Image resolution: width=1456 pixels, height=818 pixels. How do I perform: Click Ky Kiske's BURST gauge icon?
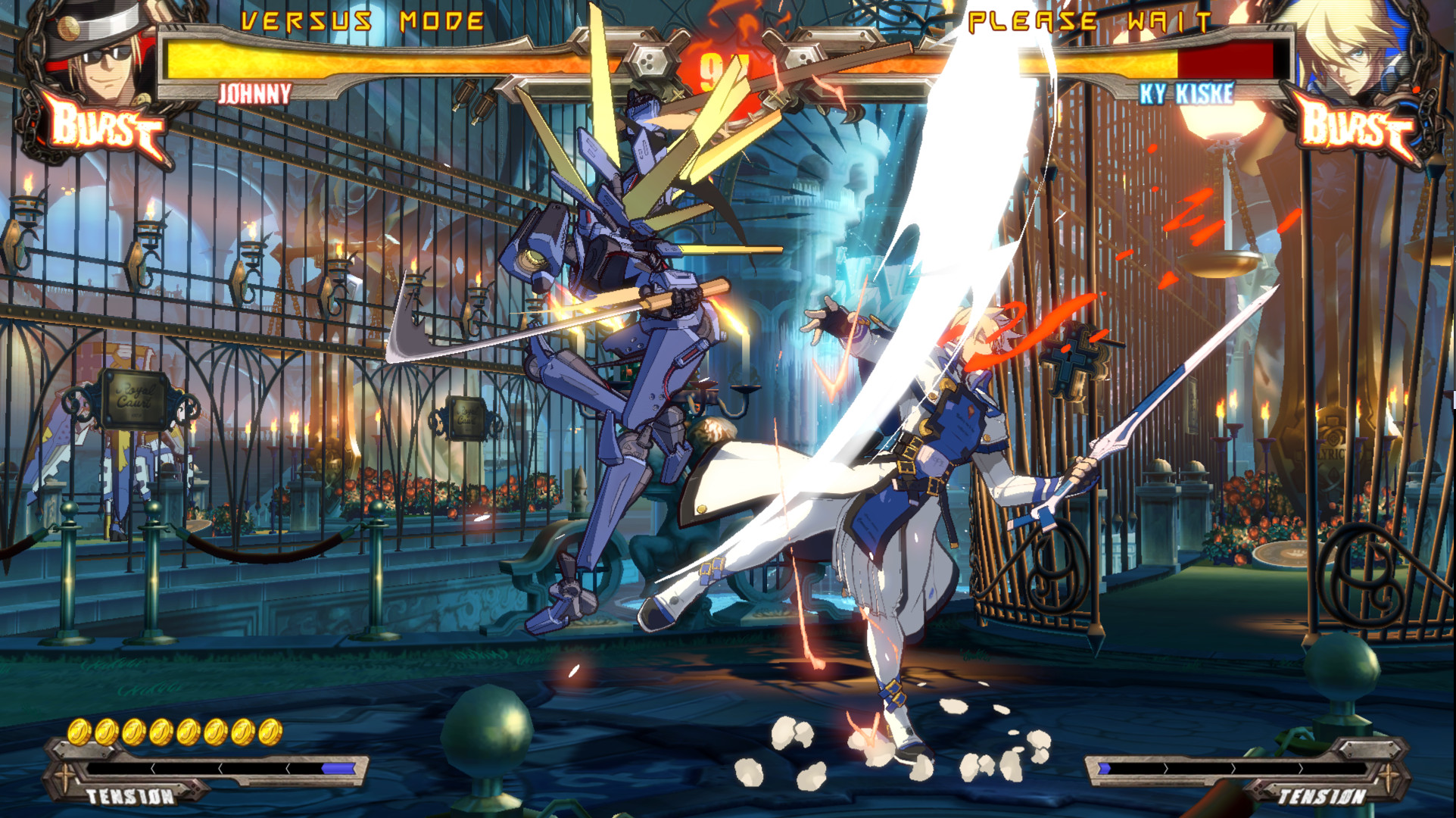(x=1355, y=127)
